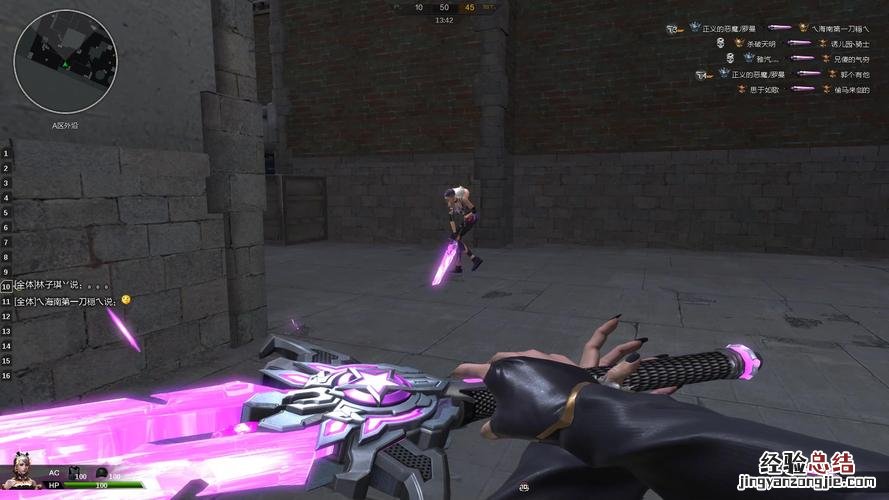The width and height of the screenshot is (889, 500).
Task: Select number 10 in the left list
Action: [6, 286]
